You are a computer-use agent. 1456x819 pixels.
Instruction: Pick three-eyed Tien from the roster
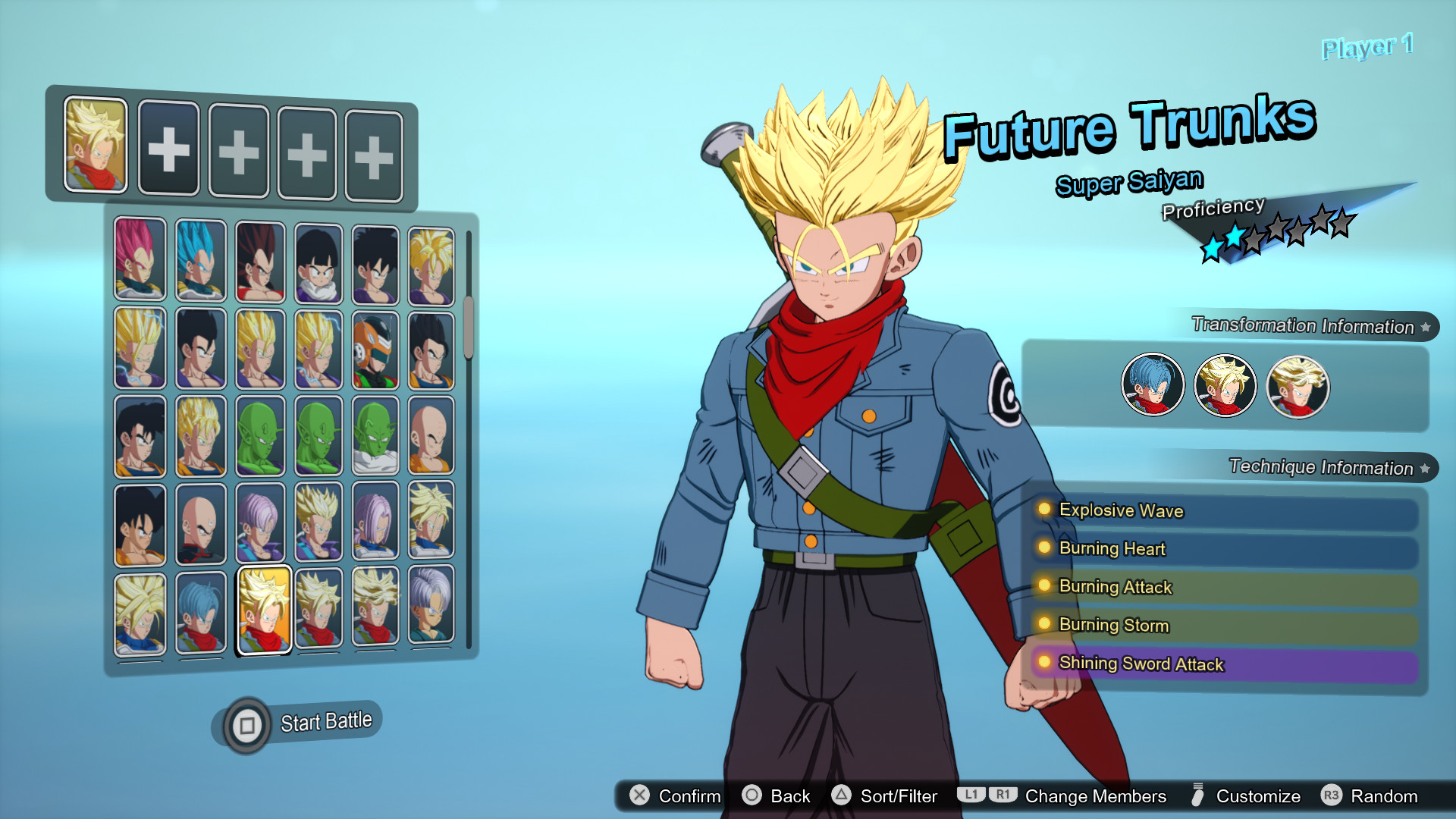pyautogui.click(x=201, y=524)
